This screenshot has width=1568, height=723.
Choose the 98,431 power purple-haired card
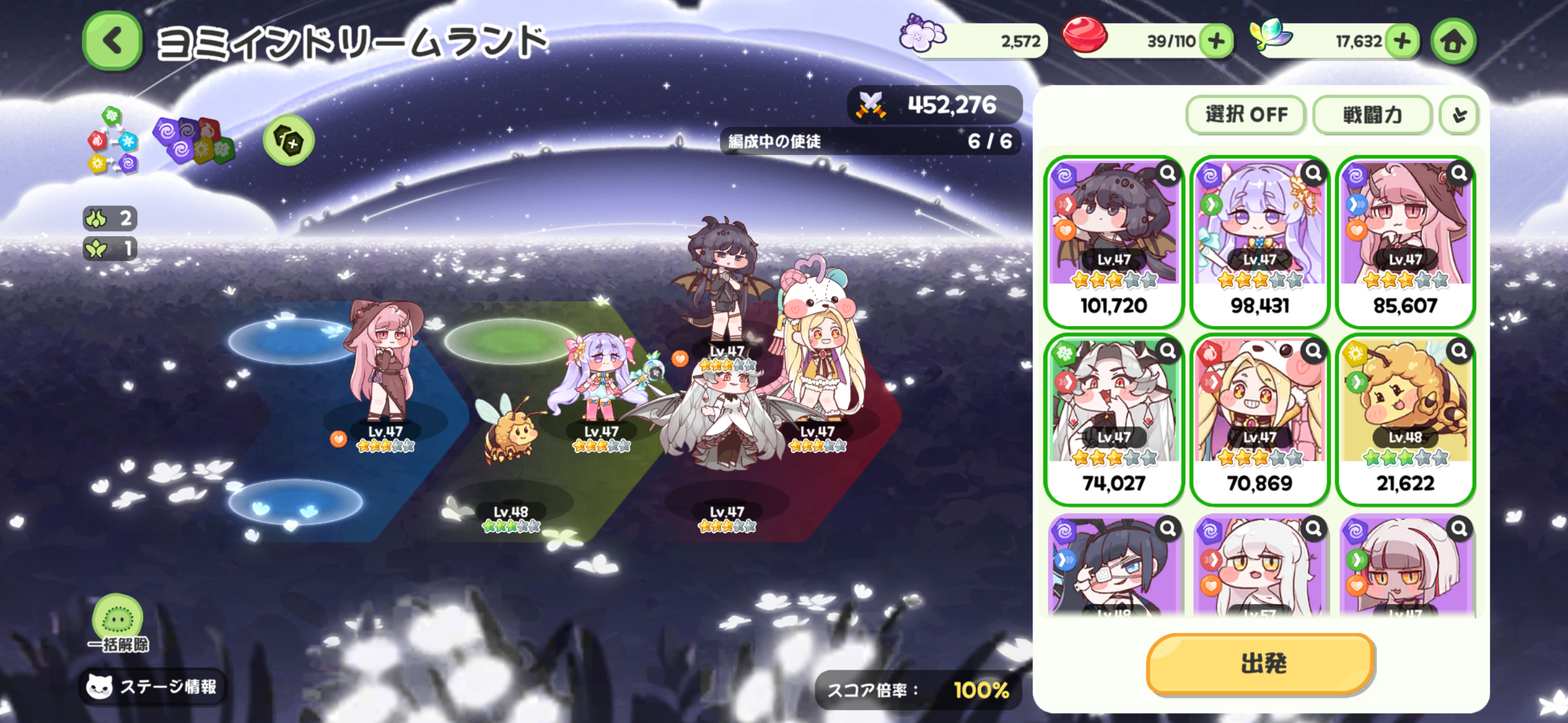click(1259, 241)
